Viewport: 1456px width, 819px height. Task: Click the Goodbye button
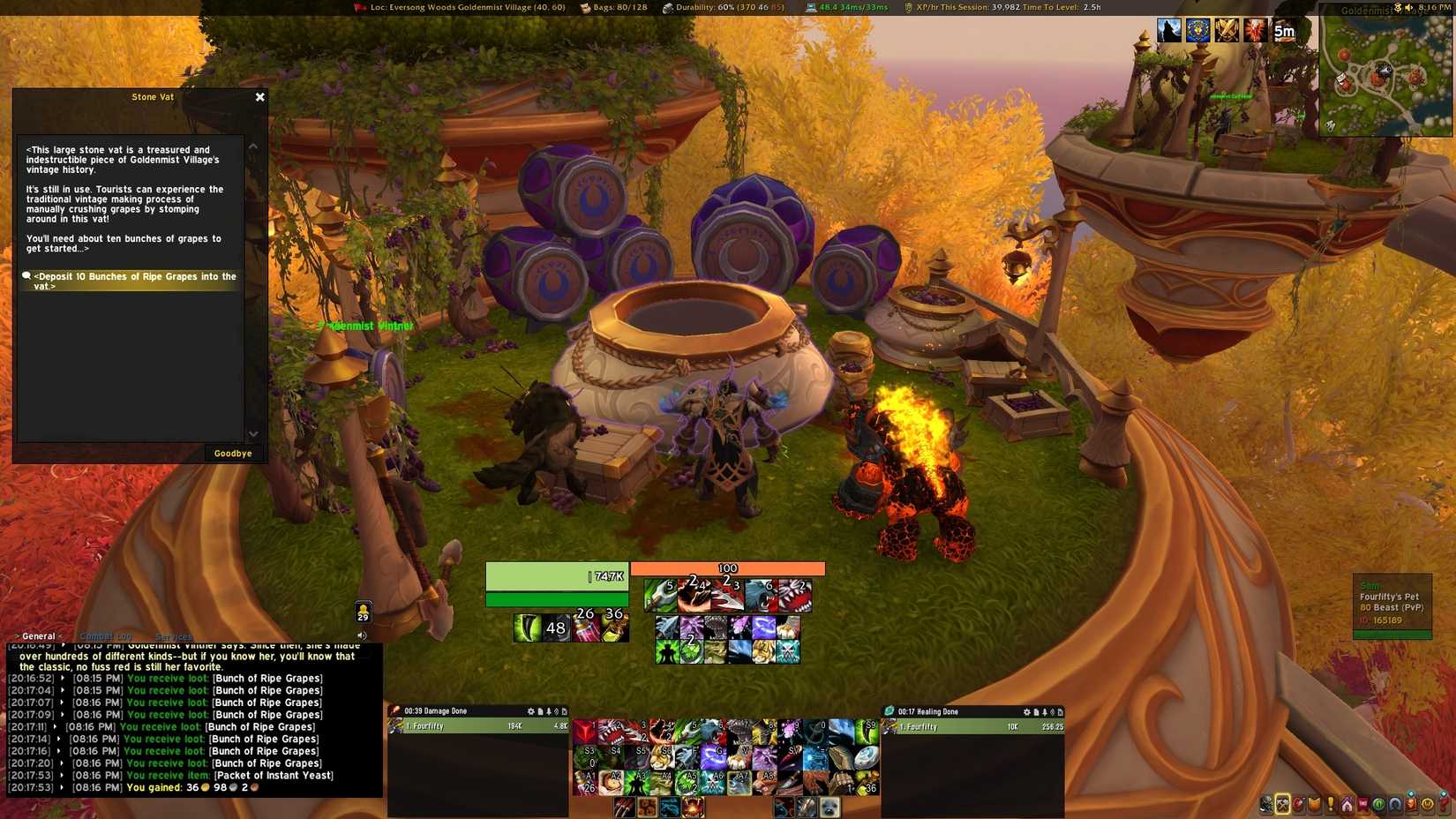click(x=233, y=454)
